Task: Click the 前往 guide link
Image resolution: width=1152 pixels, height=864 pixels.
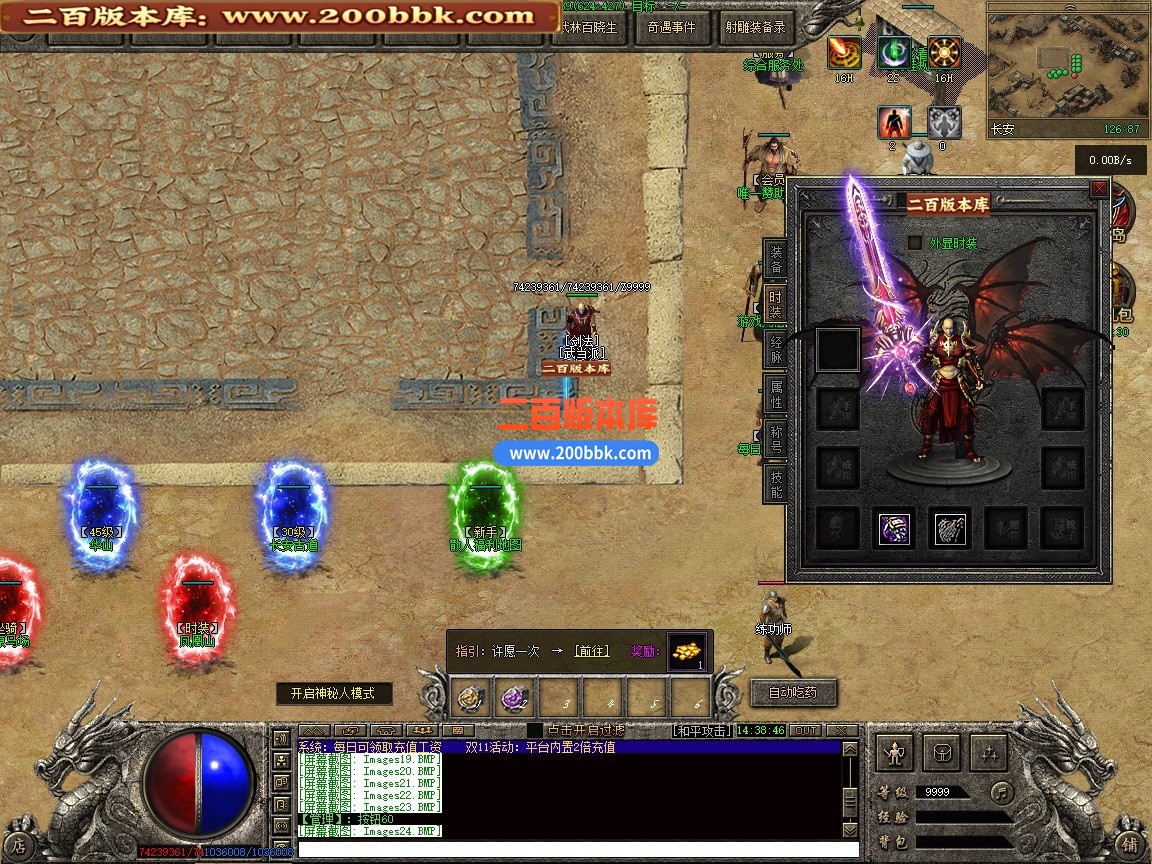Action: [x=591, y=651]
